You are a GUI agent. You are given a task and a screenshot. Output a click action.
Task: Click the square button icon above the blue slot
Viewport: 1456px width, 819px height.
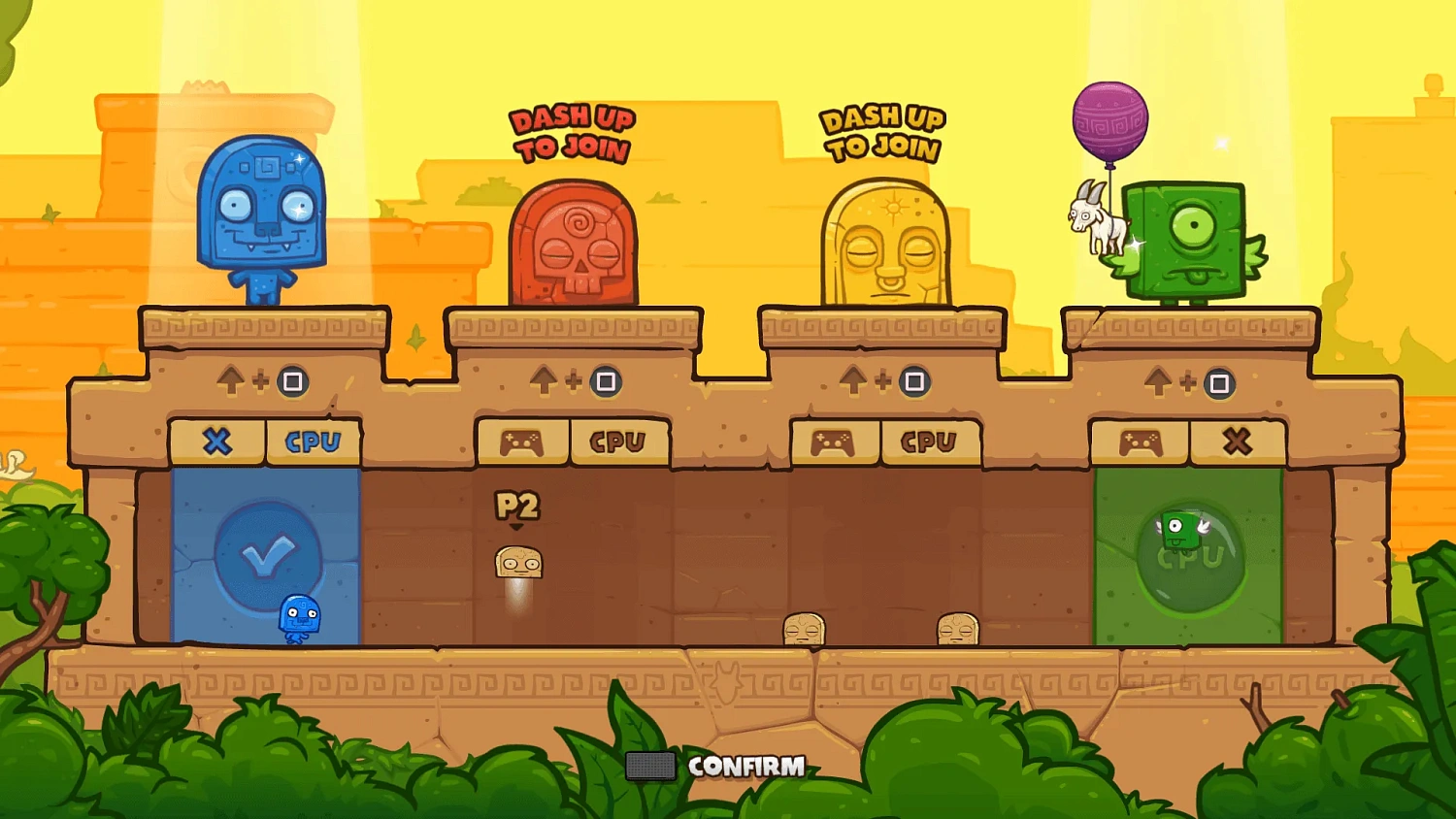click(293, 381)
